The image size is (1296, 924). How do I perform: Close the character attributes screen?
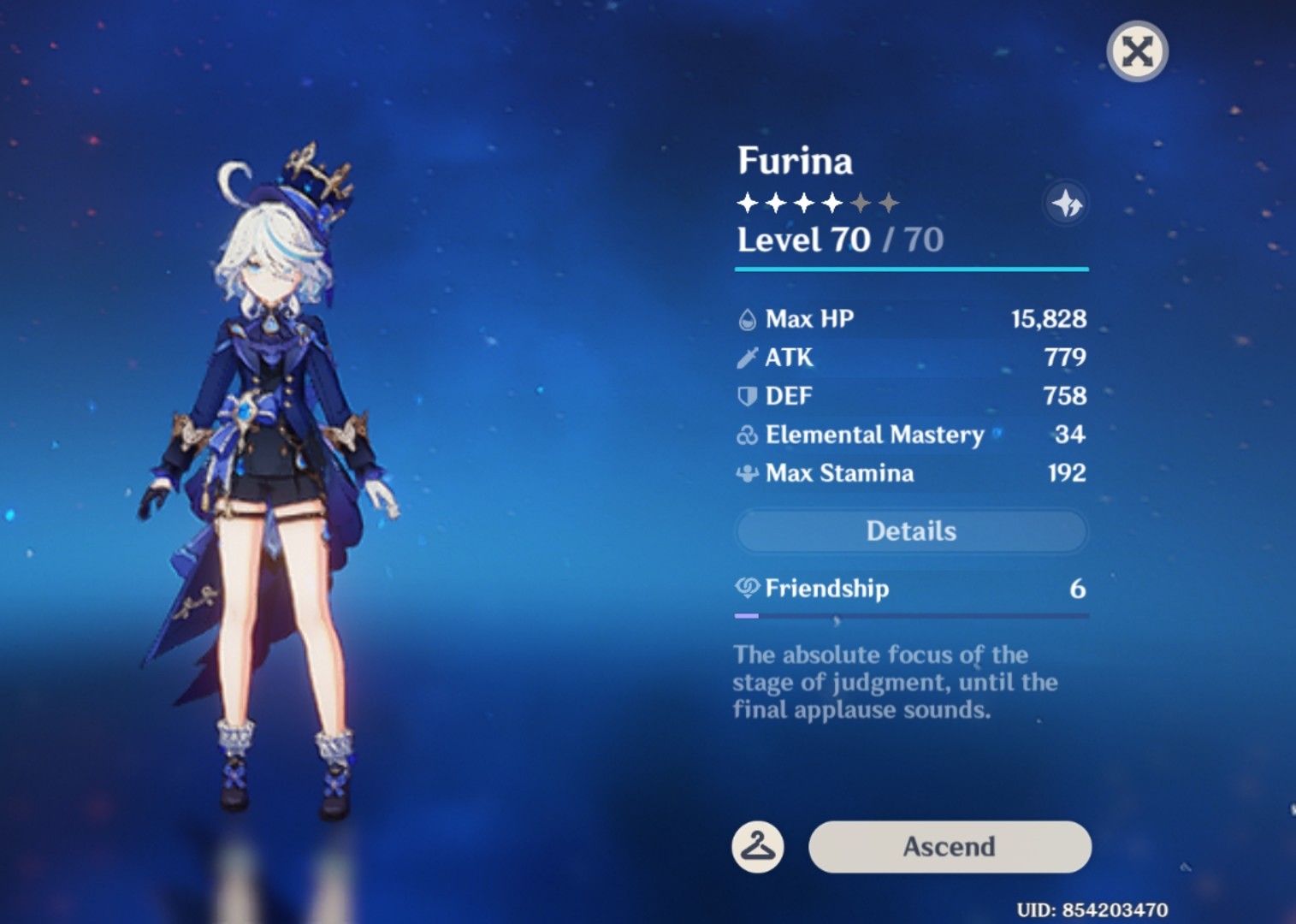(1137, 51)
